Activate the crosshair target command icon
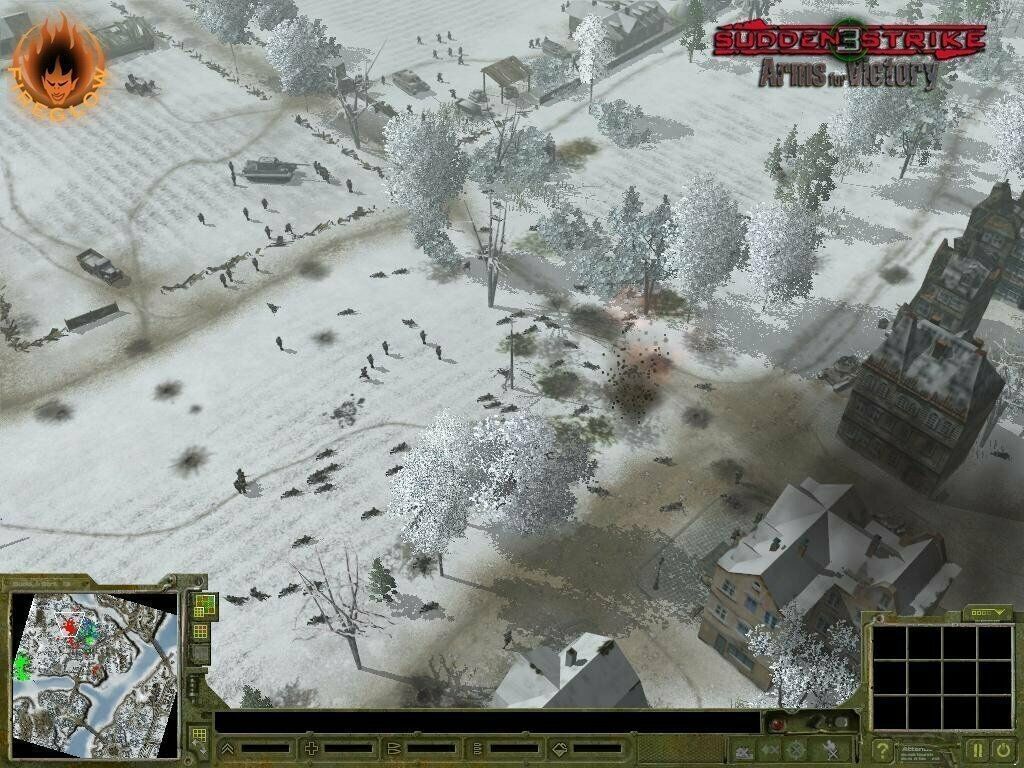The image size is (1024, 768). click(x=796, y=749)
